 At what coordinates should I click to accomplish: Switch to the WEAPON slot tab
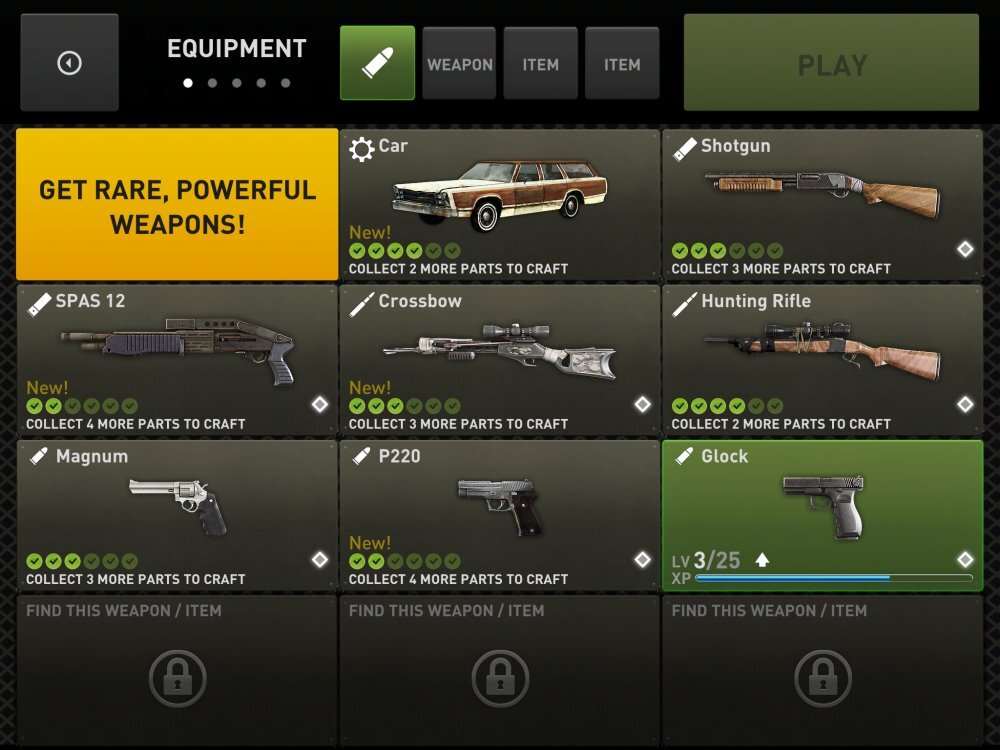pos(459,64)
